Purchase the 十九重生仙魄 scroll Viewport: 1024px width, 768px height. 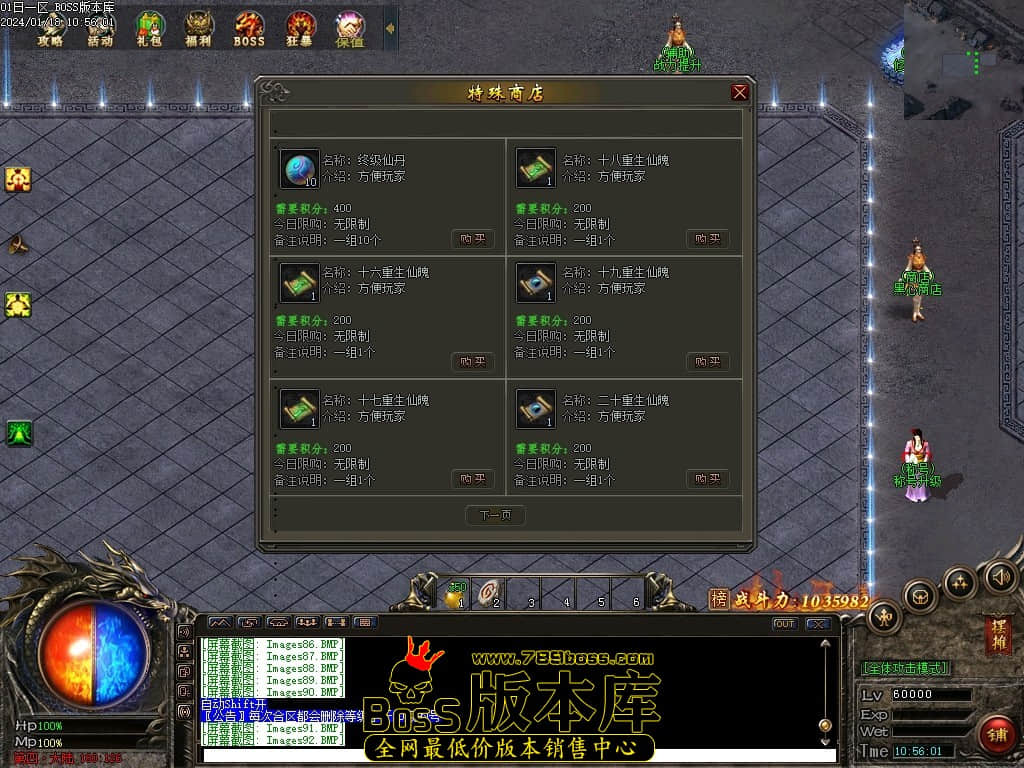pos(707,361)
